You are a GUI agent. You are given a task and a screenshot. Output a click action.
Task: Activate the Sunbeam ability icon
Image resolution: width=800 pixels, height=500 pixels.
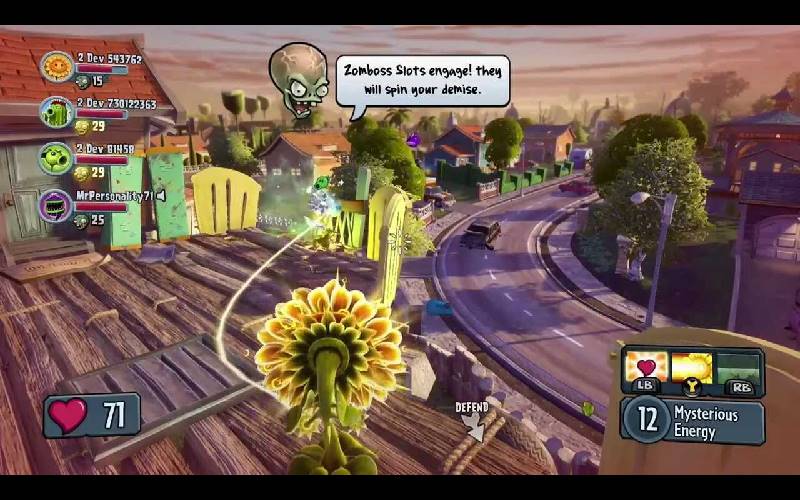[x=692, y=367]
